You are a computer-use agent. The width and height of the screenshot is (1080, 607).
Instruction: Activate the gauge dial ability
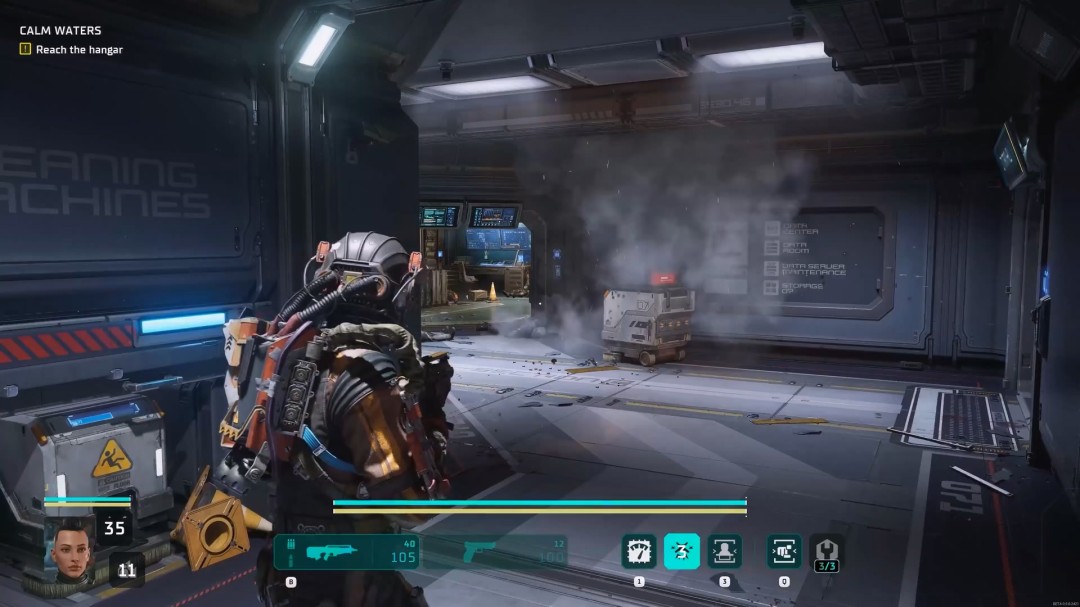coord(639,551)
